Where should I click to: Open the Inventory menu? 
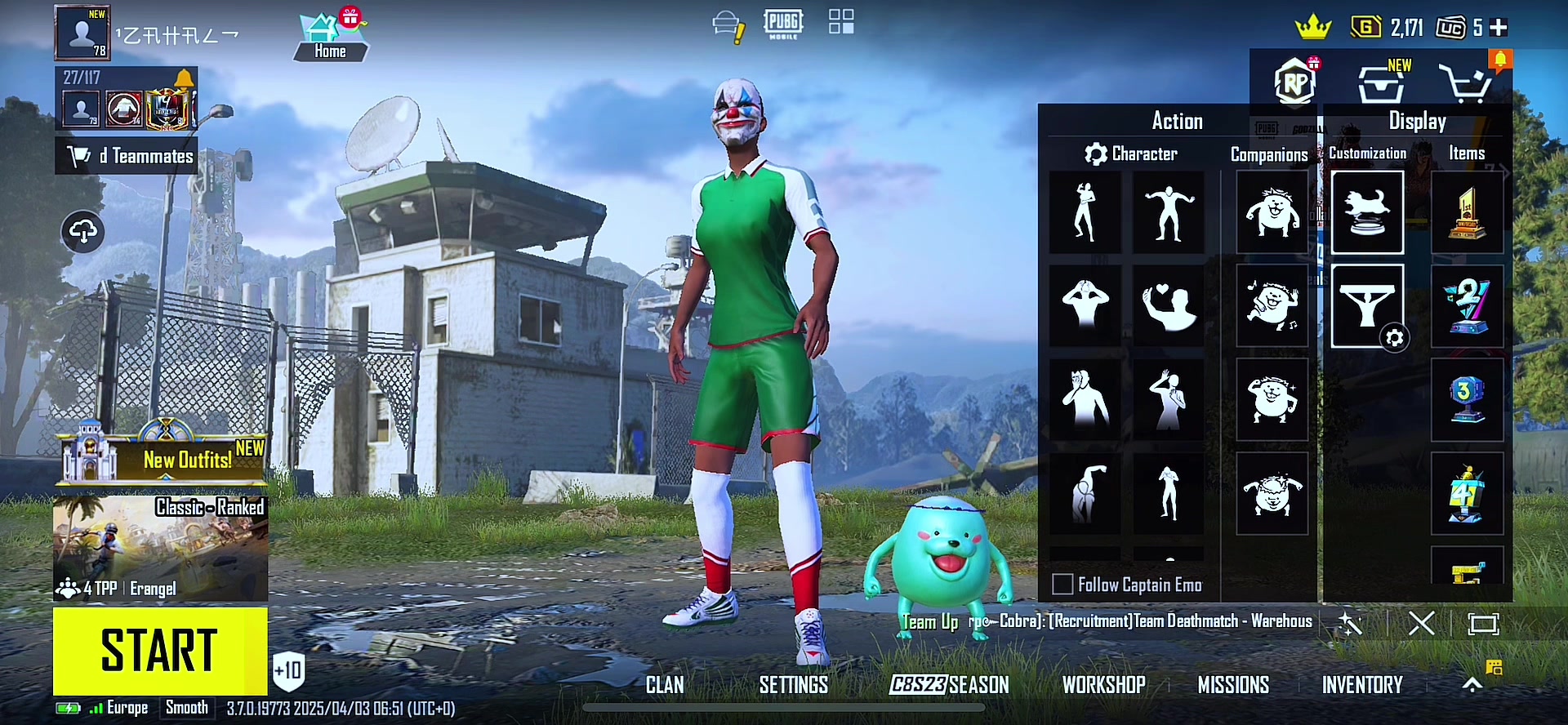(1362, 685)
